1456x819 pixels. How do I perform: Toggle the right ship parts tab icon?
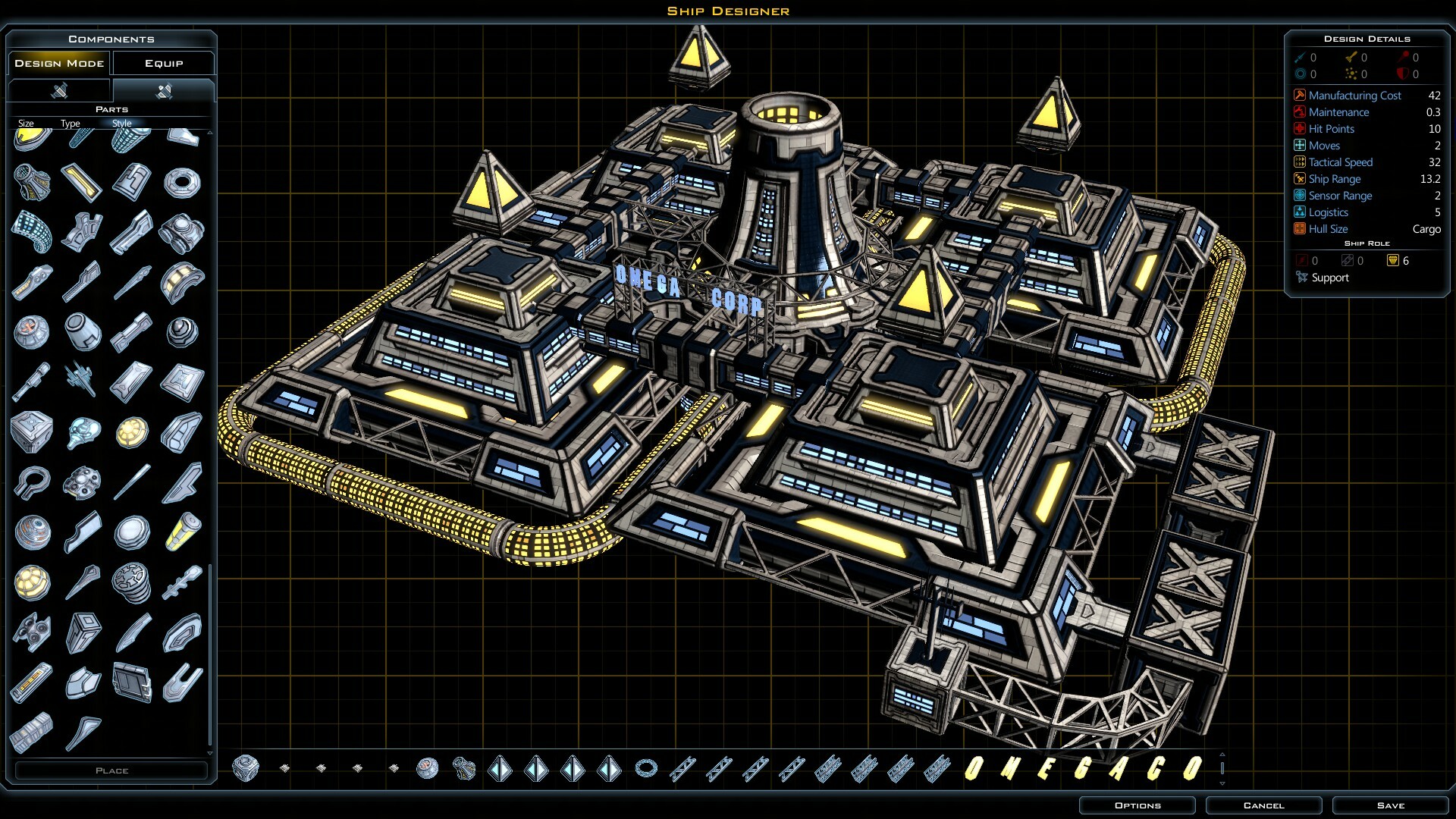pos(163,90)
